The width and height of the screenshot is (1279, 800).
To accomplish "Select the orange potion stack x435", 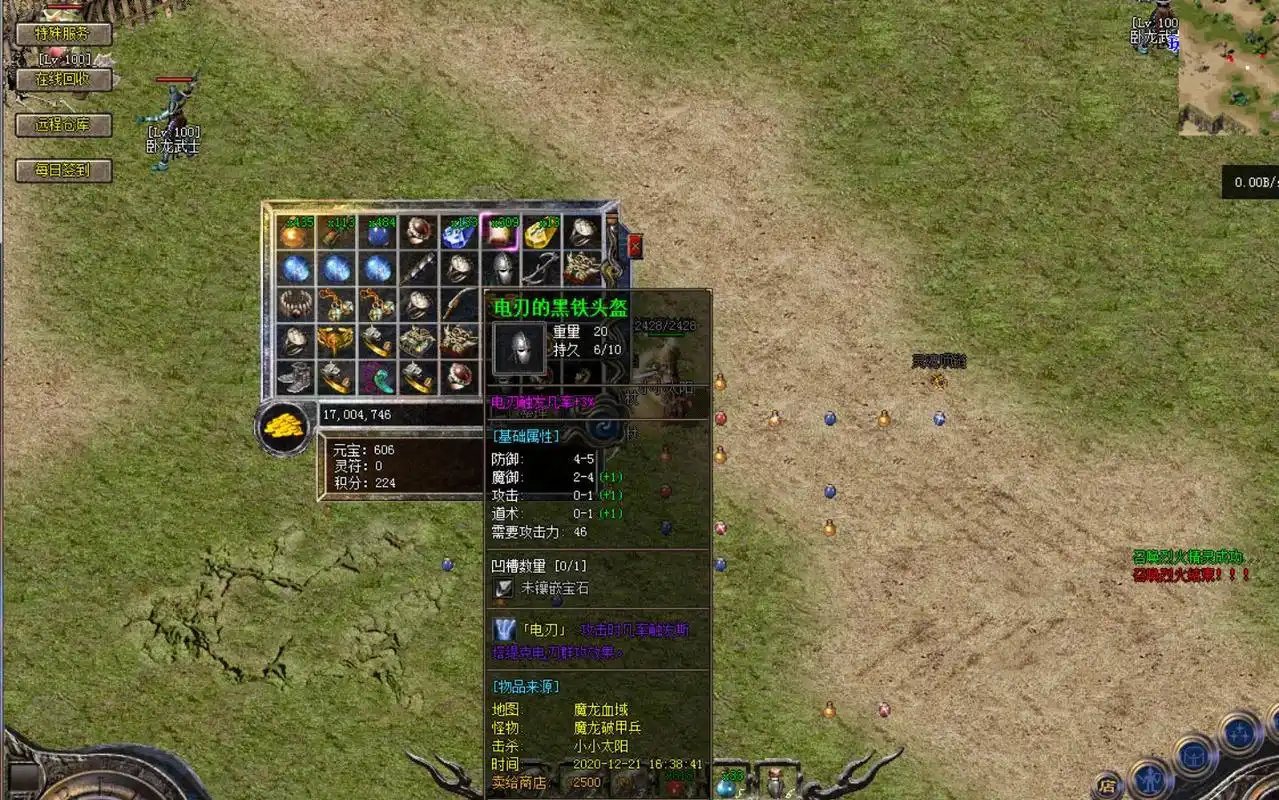I will [296, 232].
